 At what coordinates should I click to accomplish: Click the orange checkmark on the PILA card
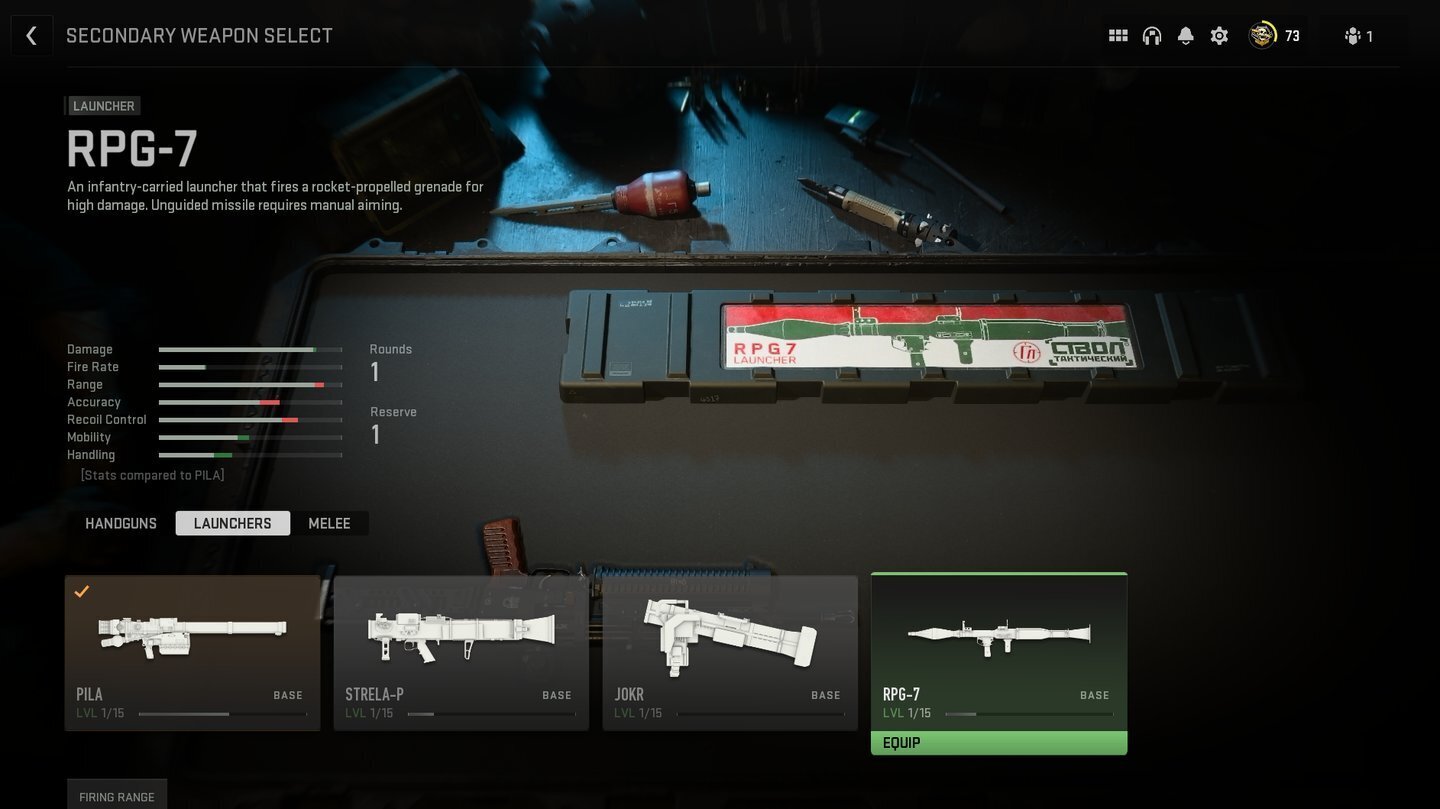(x=82, y=592)
